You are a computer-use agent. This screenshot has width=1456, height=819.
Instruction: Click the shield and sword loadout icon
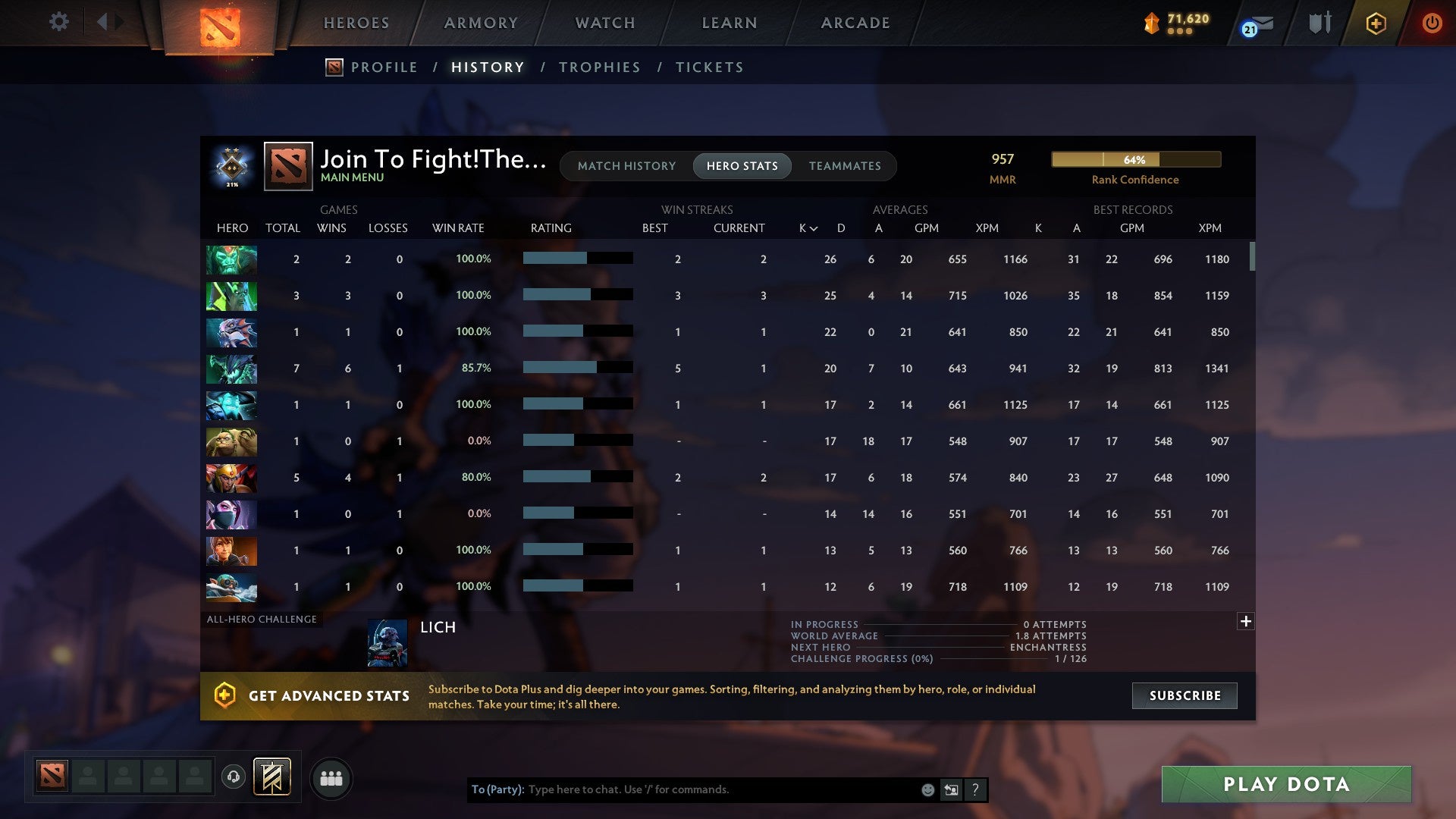coord(1319,23)
